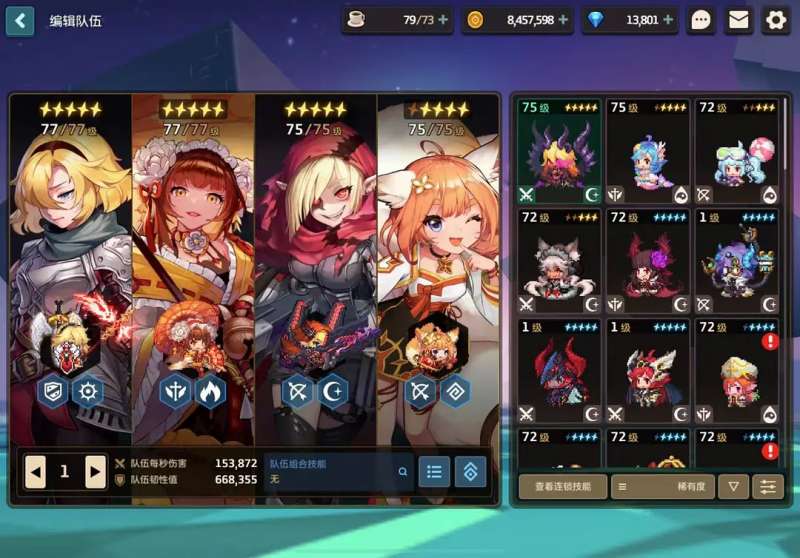Image resolution: width=800 pixels, height=558 pixels.
Task: Add more coffee stamina with the plus
Action: coord(443,20)
